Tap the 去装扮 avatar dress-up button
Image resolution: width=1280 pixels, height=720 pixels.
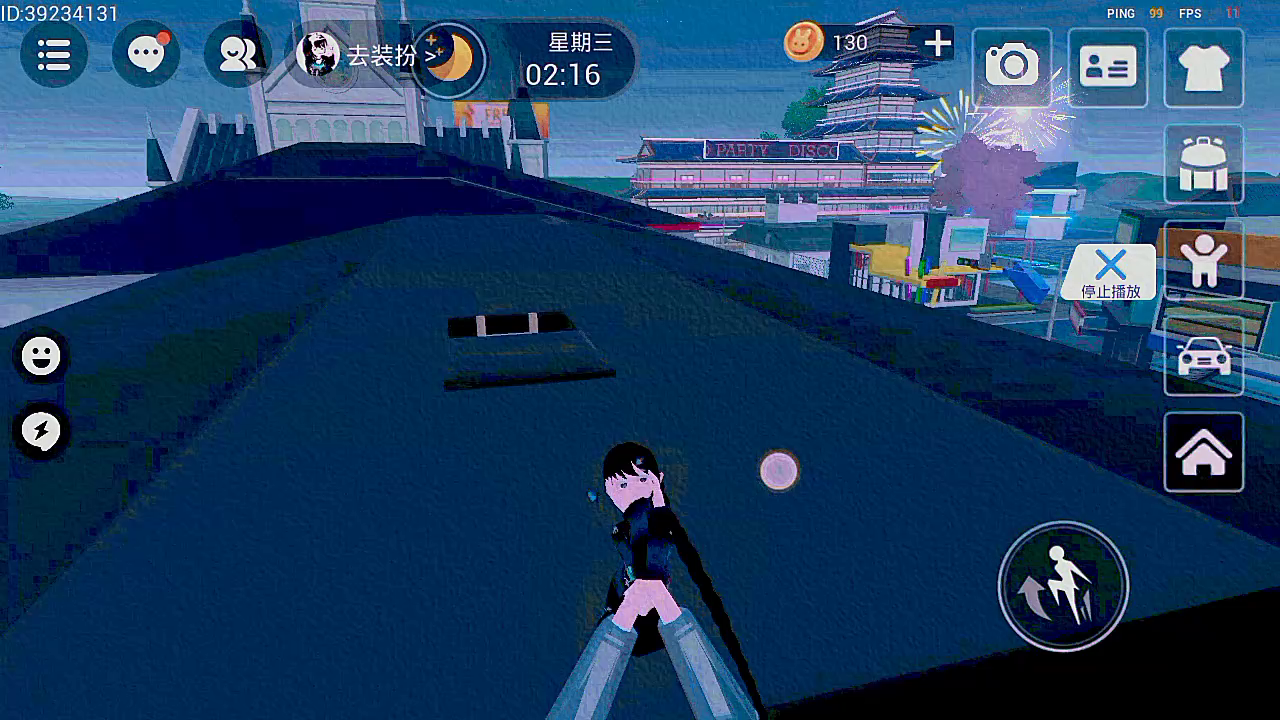click(x=360, y=55)
